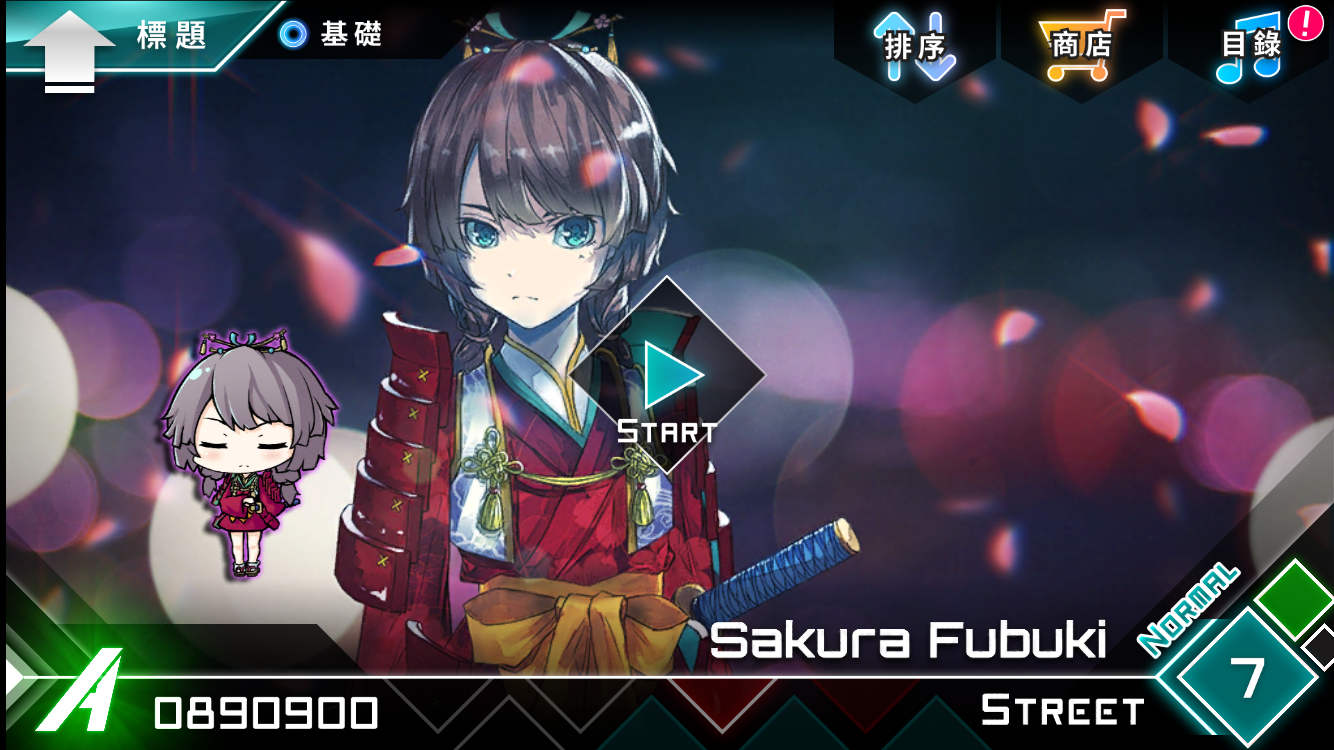Open the 標題 sort mode selector
This screenshot has height=750, width=1334.
[x=168, y=34]
